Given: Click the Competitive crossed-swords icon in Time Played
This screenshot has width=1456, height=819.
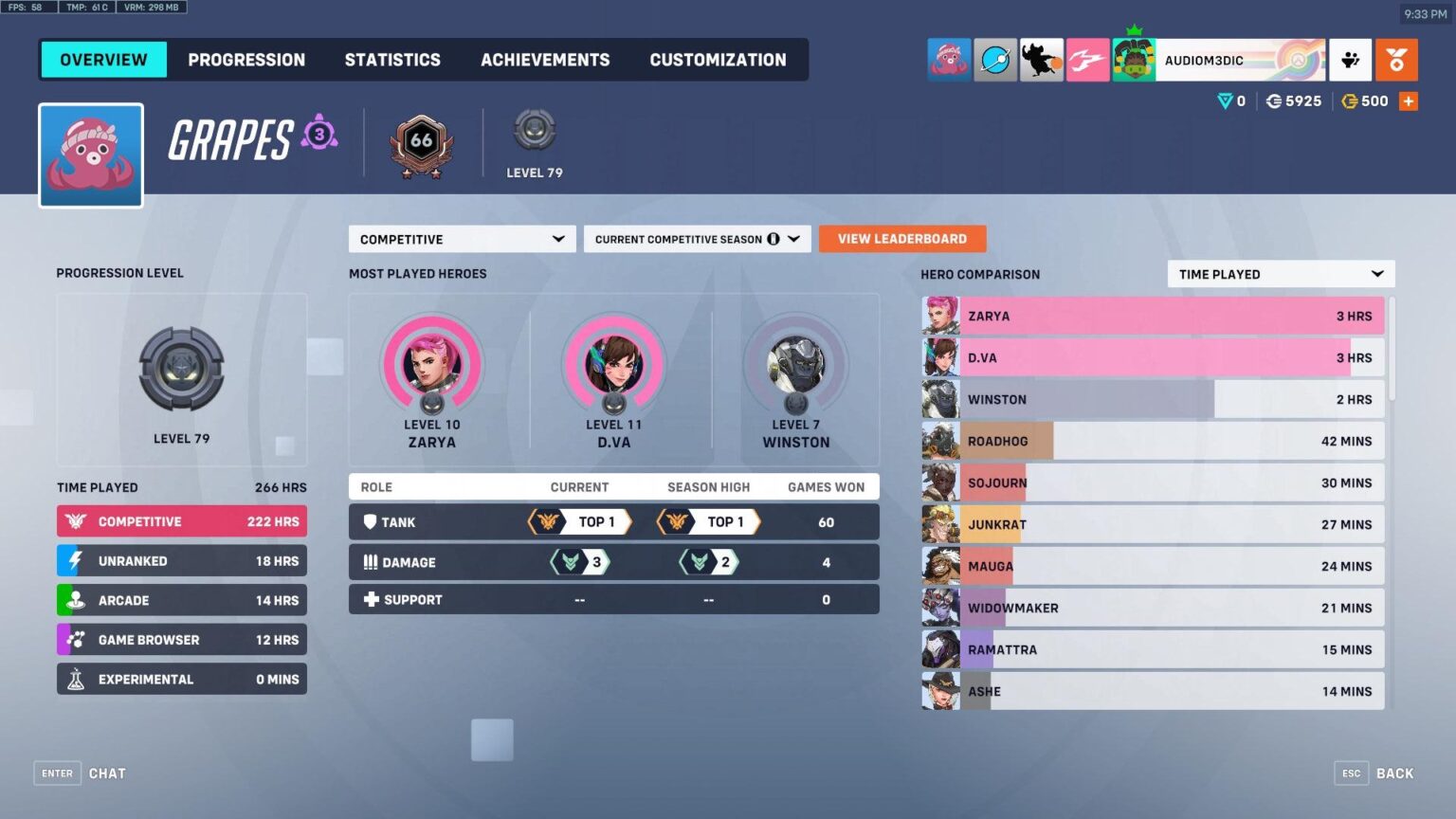Looking at the screenshot, I should pyautogui.click(x=74, y=521).
